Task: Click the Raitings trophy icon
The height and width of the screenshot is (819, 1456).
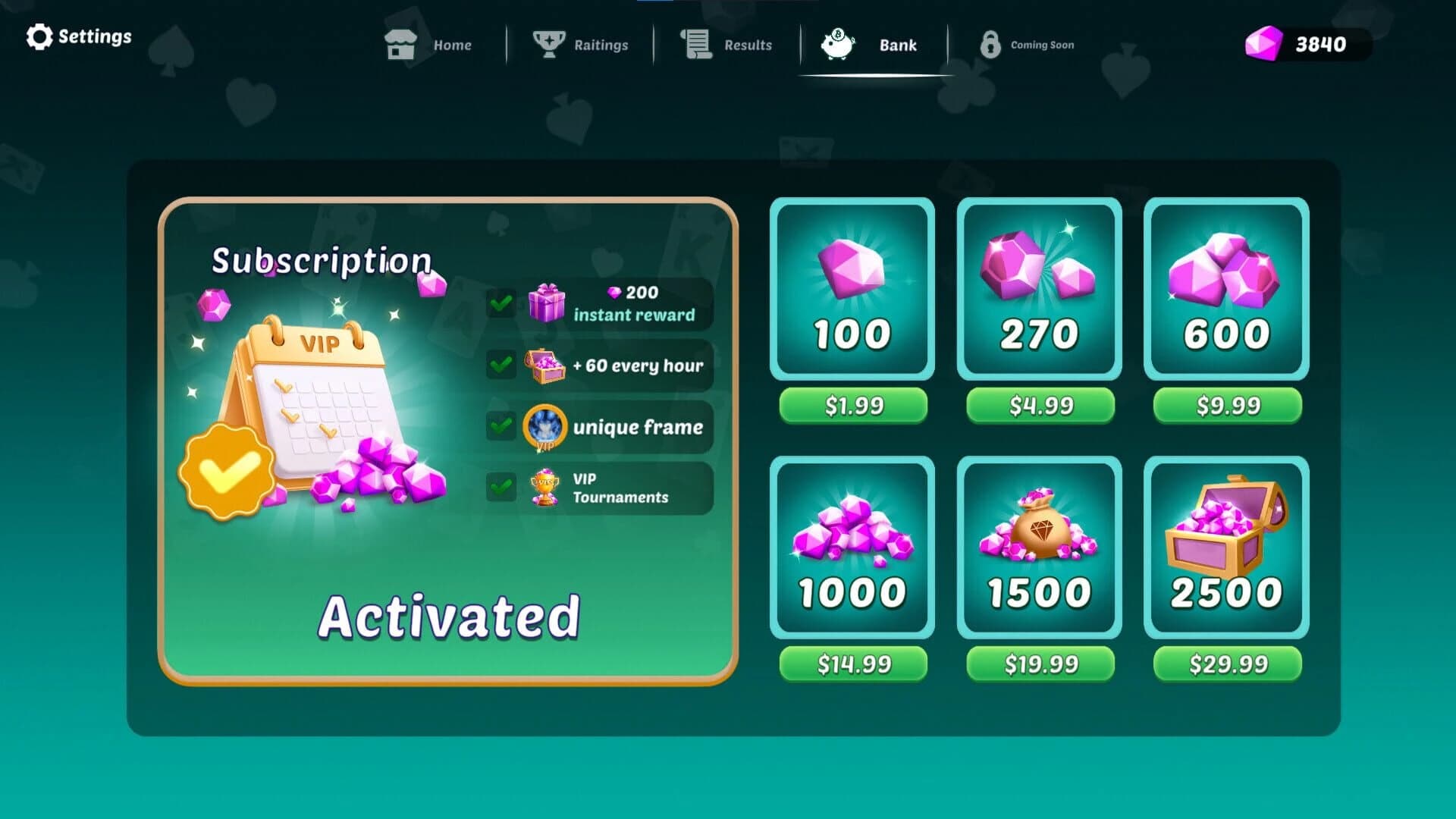Action: click(548, 44)
